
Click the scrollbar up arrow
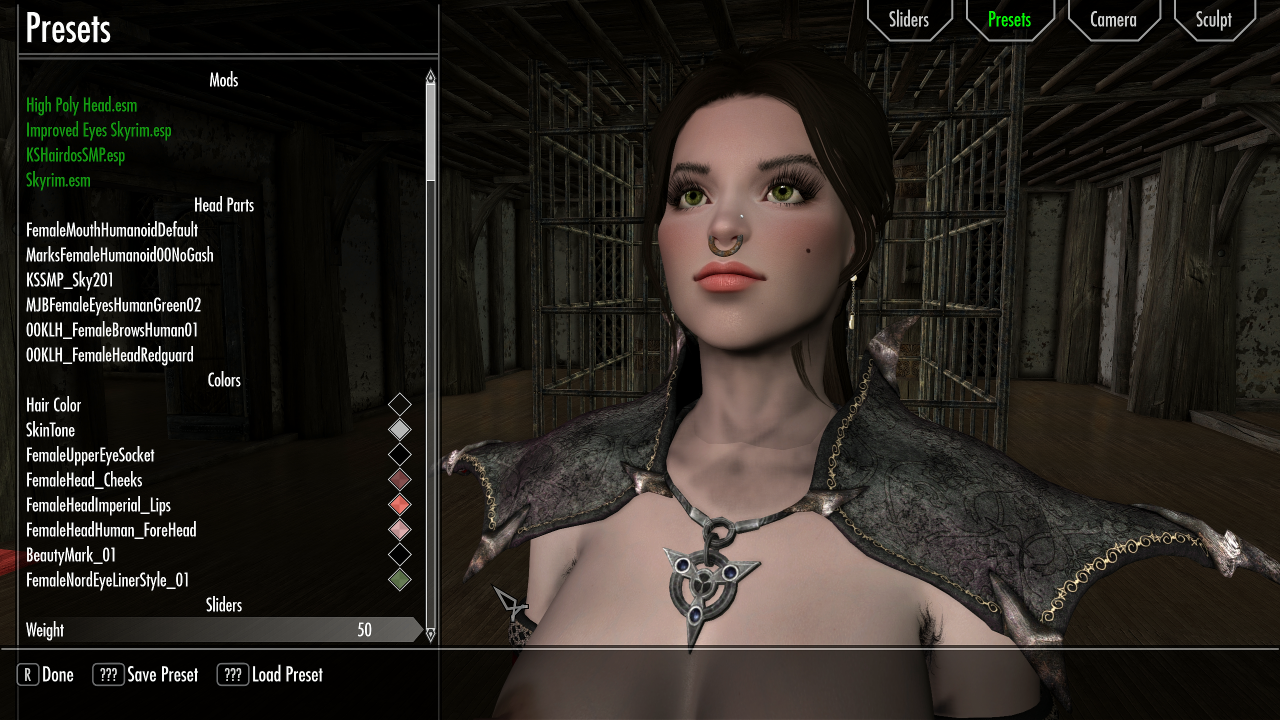(x=430, y=75)
